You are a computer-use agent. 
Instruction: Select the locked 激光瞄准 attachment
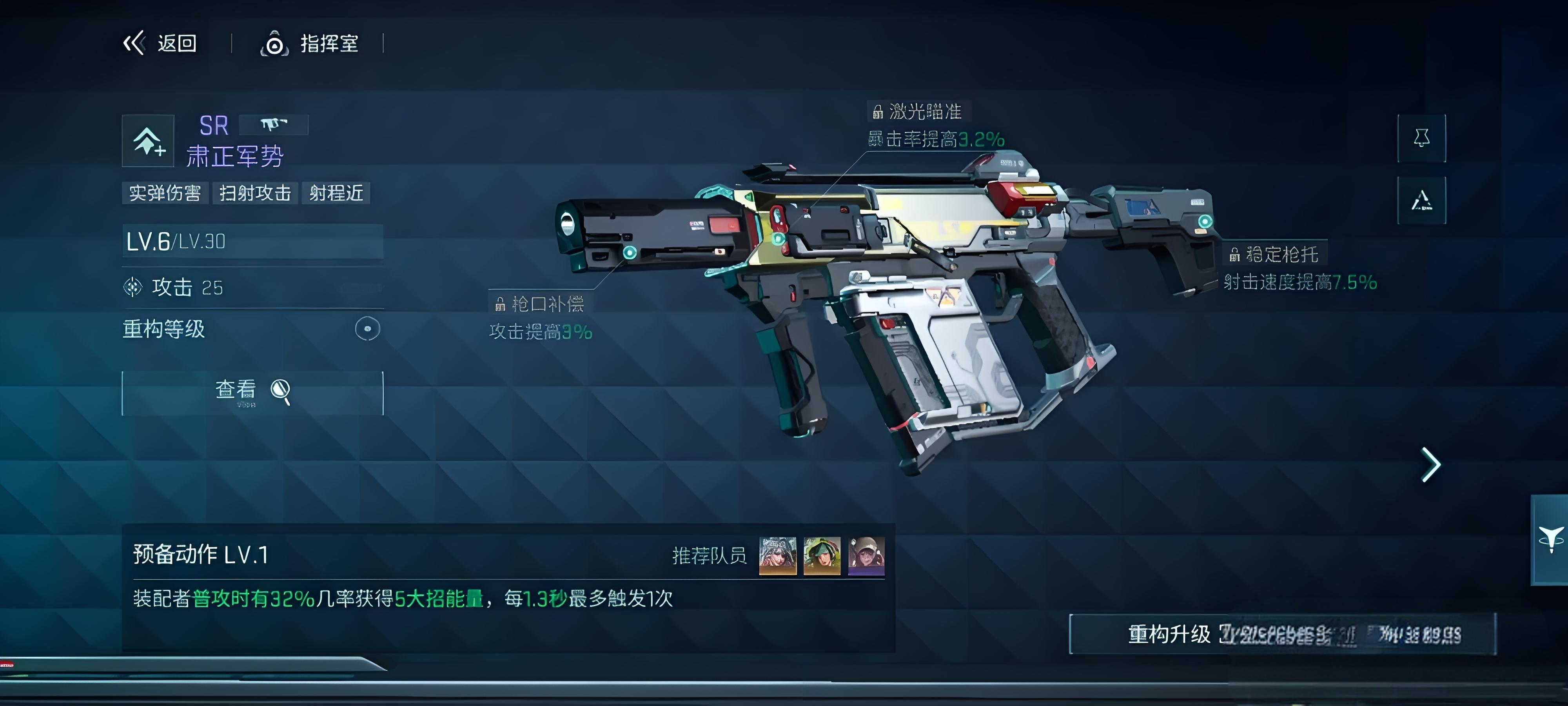coord(918,112)
